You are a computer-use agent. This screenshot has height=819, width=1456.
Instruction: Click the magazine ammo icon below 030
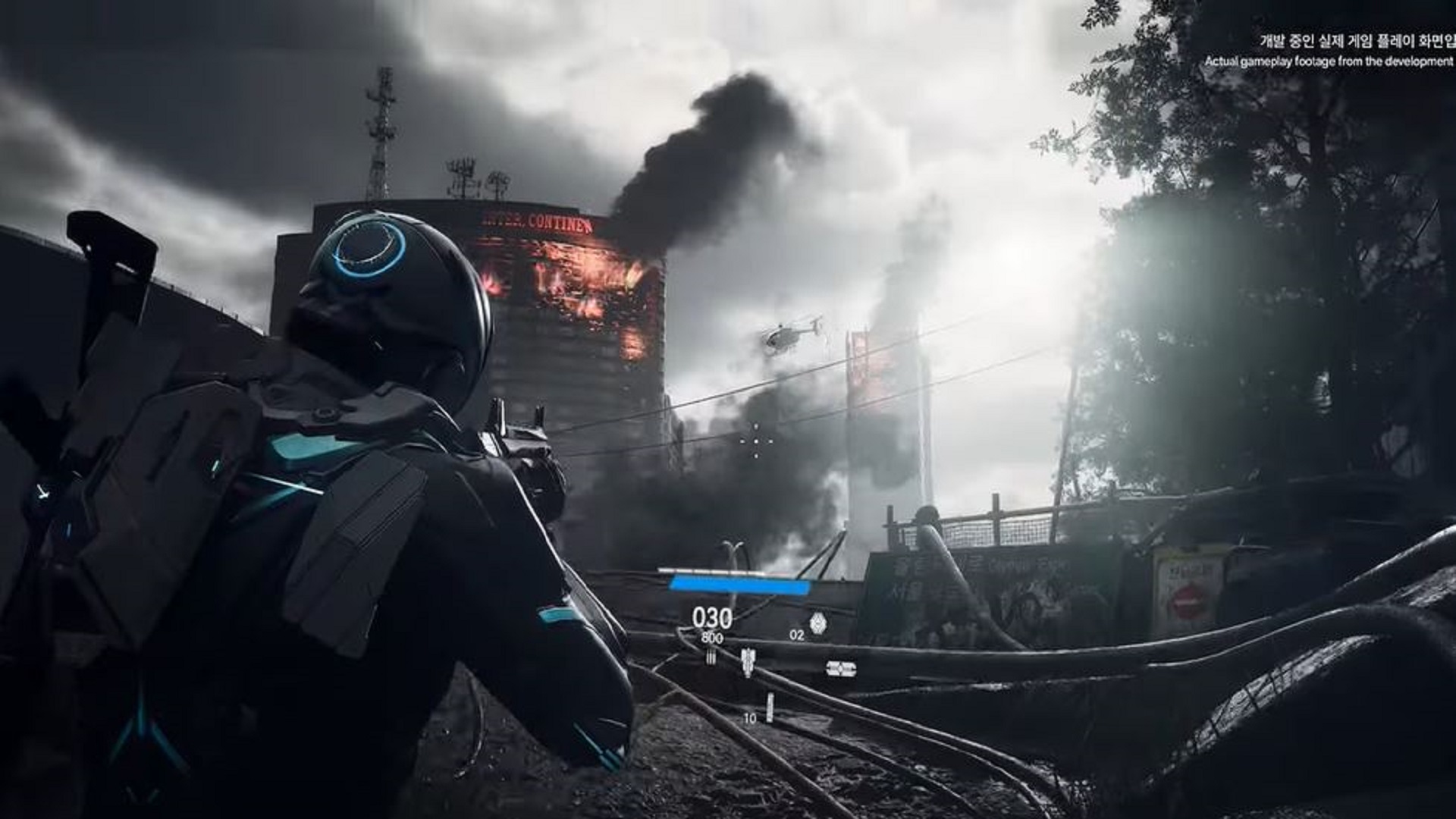pyautogui.click(x=748, y=662)
